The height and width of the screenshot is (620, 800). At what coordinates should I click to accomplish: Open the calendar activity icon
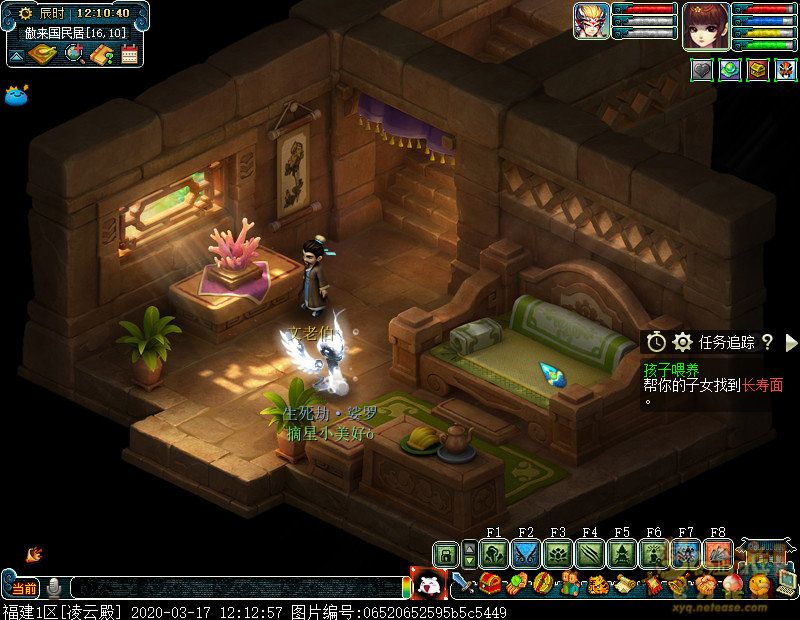pos(129,54)
